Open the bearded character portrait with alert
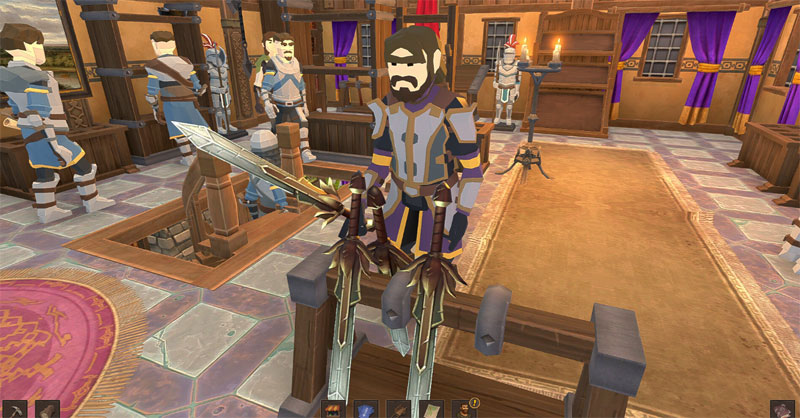The height and width of the screenshot is (418, 800). click(x=464, y=410)
